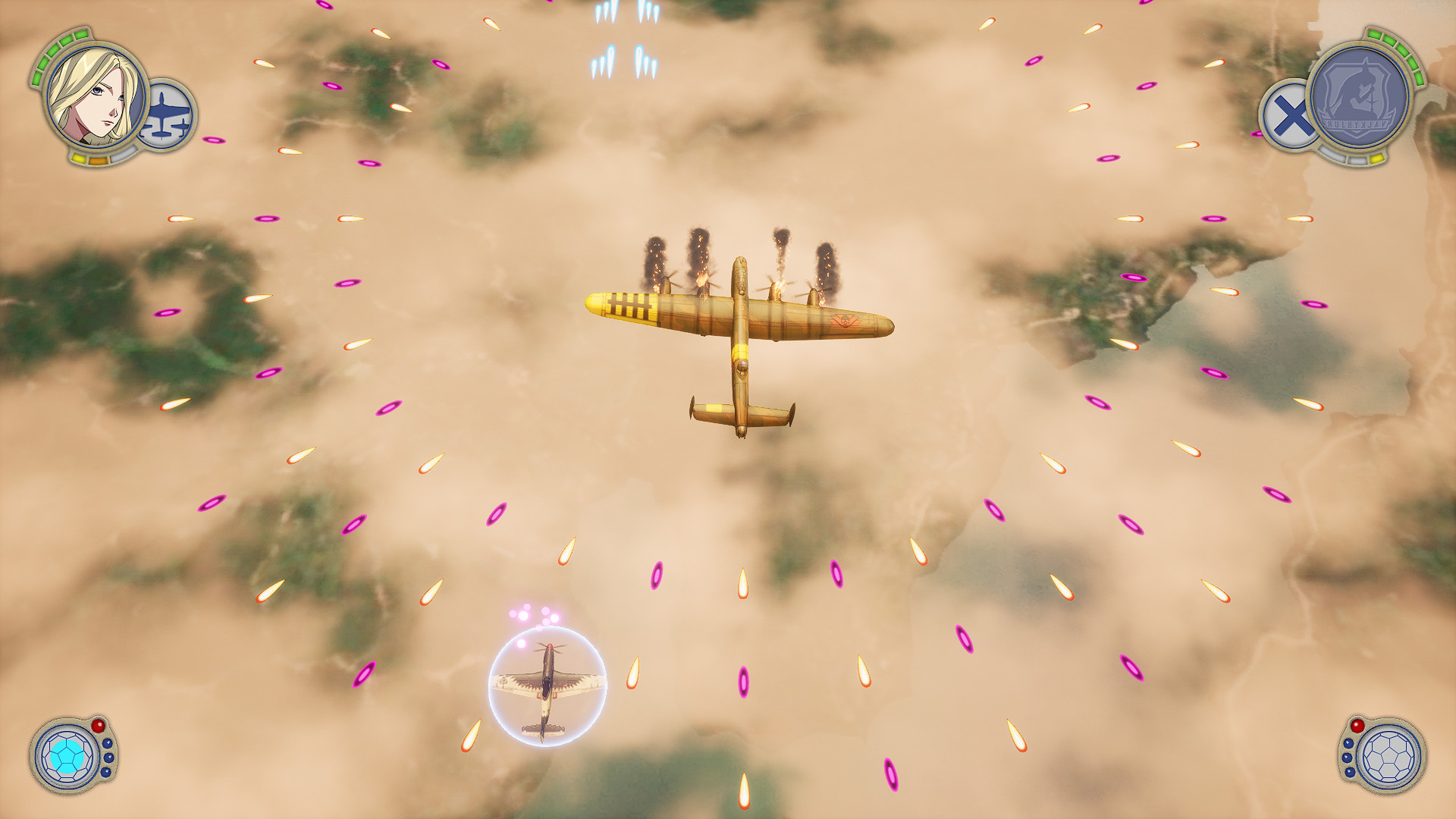Toggle the orange gauge segment near the portrait

[99, 160]
